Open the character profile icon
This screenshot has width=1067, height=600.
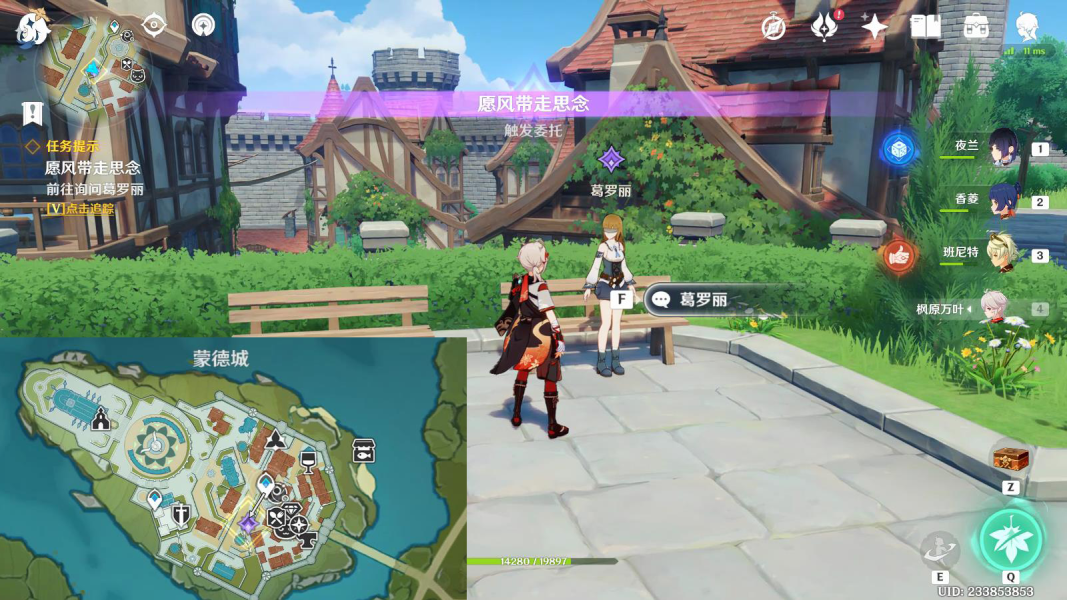coord(1027,27)
